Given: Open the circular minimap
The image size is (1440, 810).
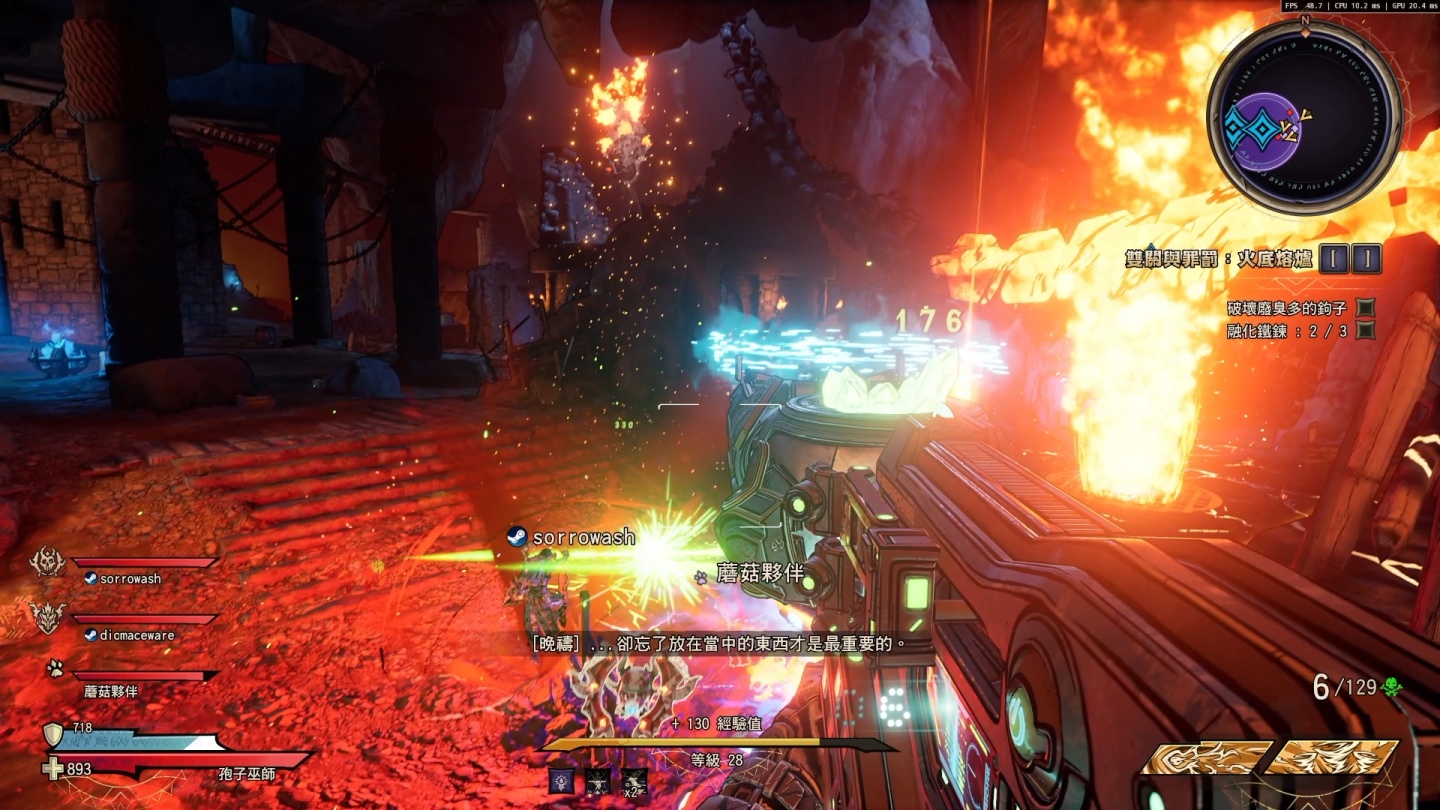Looking at the screenshot, I should pyautogui.click(x=1304, y=118).
